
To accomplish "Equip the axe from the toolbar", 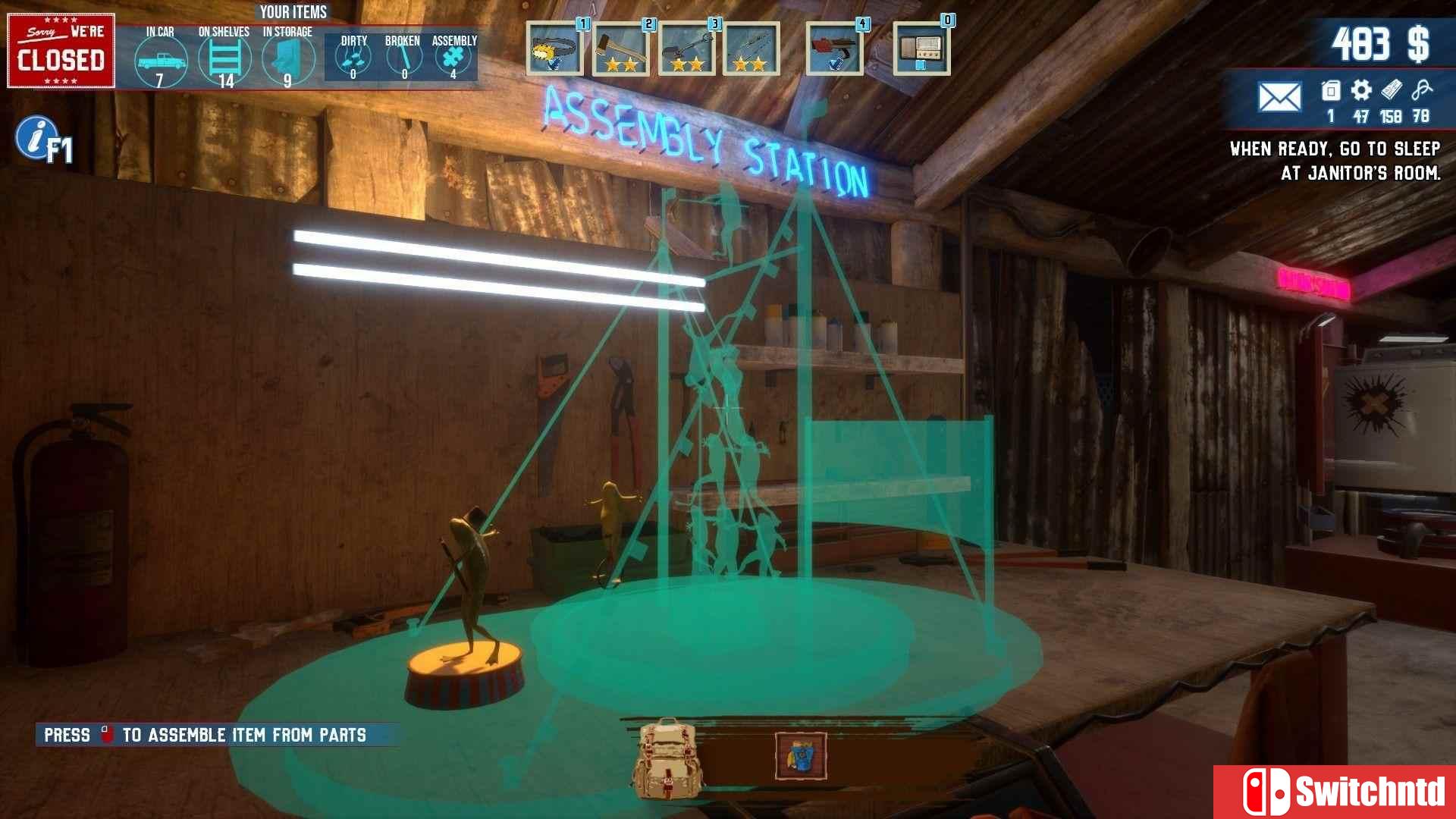I will pyautogui.click(x=620, y=49).
